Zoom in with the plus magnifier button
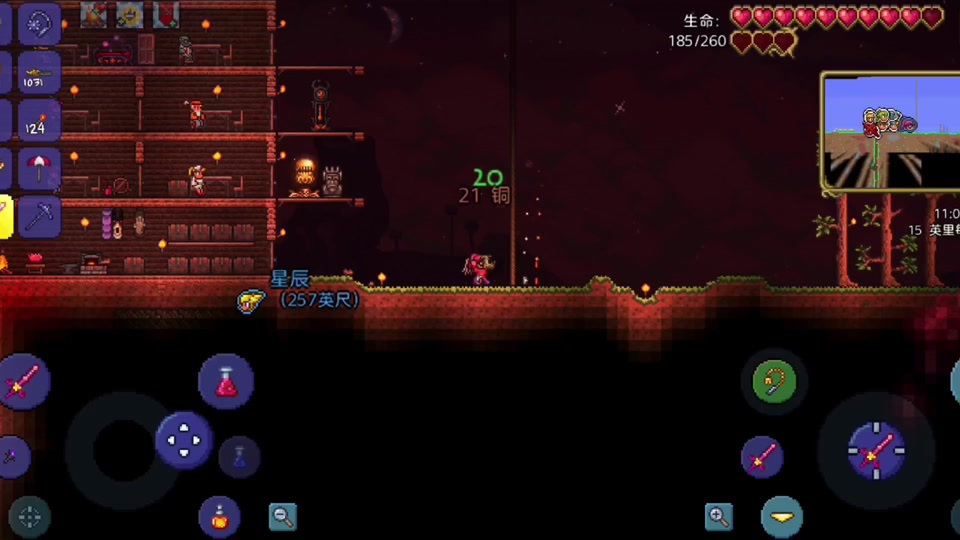The image size is (960, 540). 718,516
